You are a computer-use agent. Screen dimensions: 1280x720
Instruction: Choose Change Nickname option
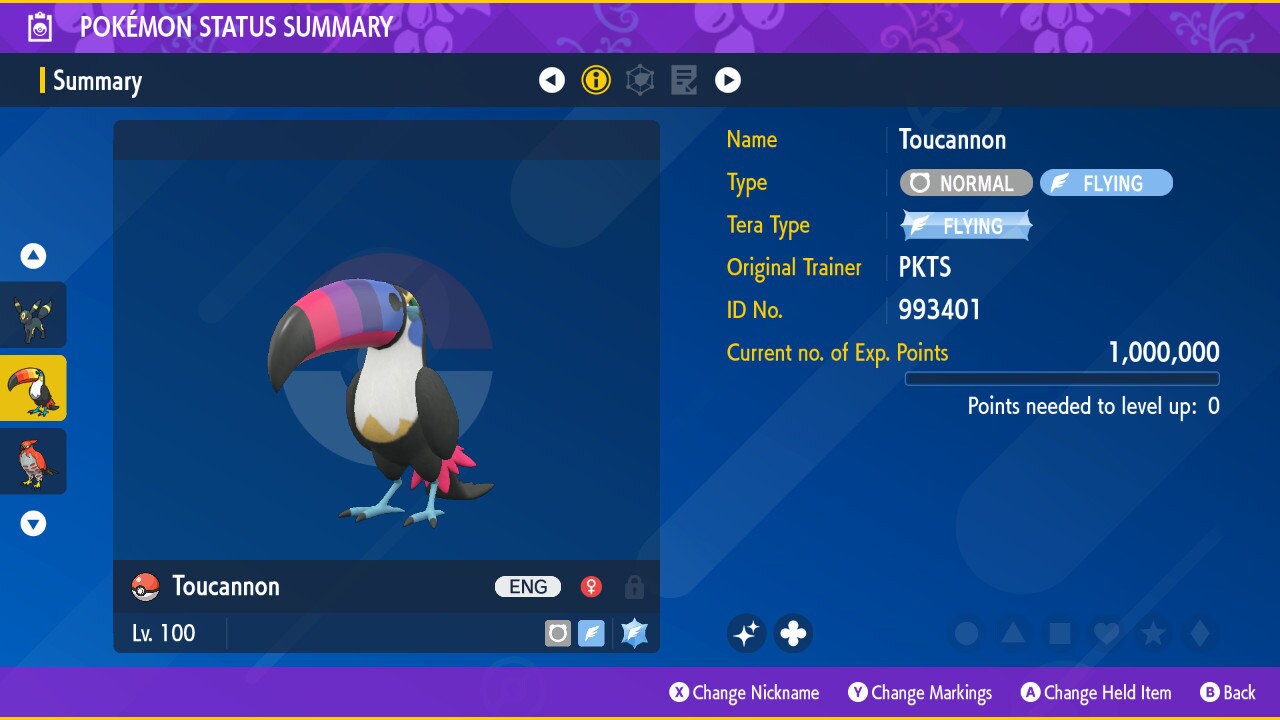pyautogui.click(x=745, y=692)
